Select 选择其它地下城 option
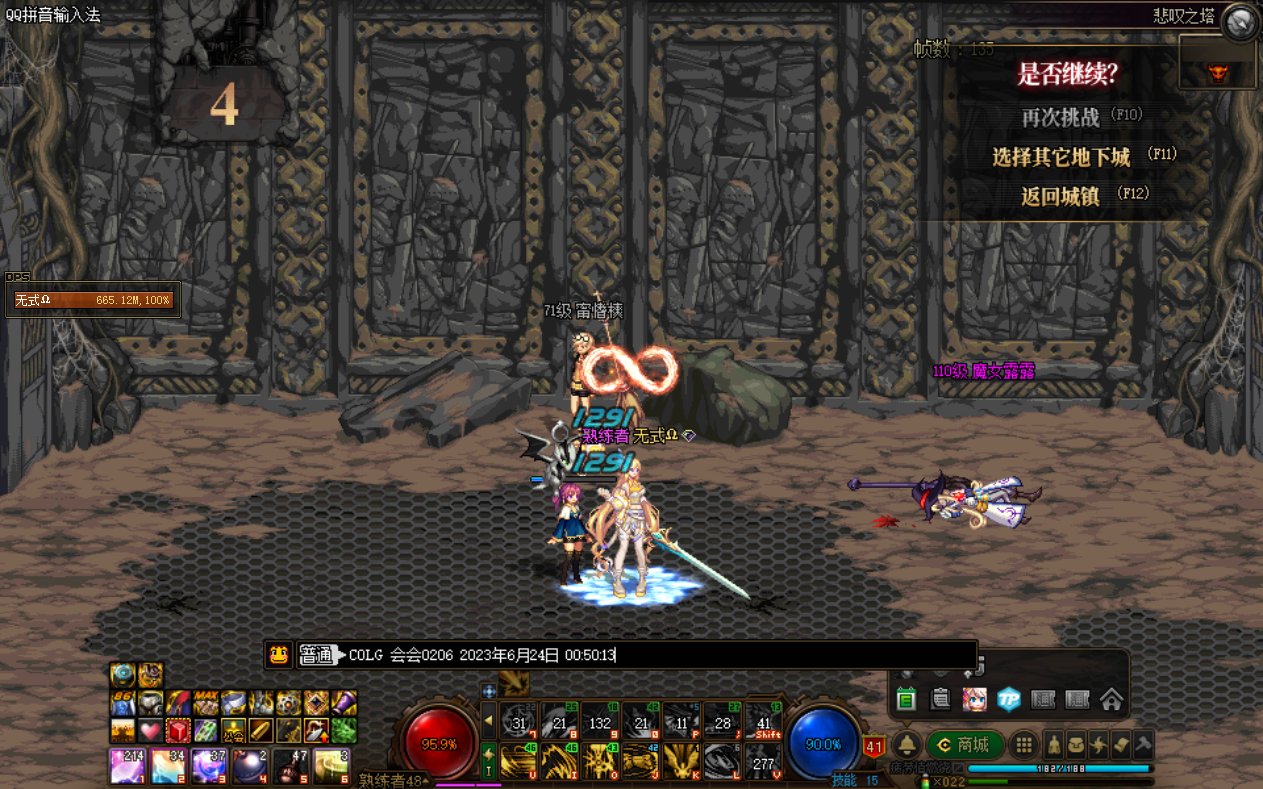This screenshot has height=789, width=1263. [1061, 157]
